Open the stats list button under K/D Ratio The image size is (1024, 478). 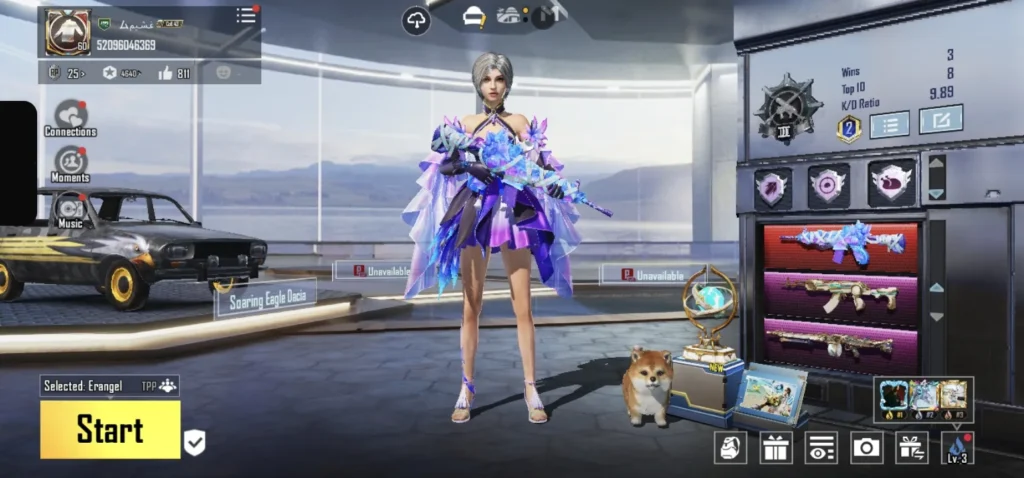[x=889, y=124]
